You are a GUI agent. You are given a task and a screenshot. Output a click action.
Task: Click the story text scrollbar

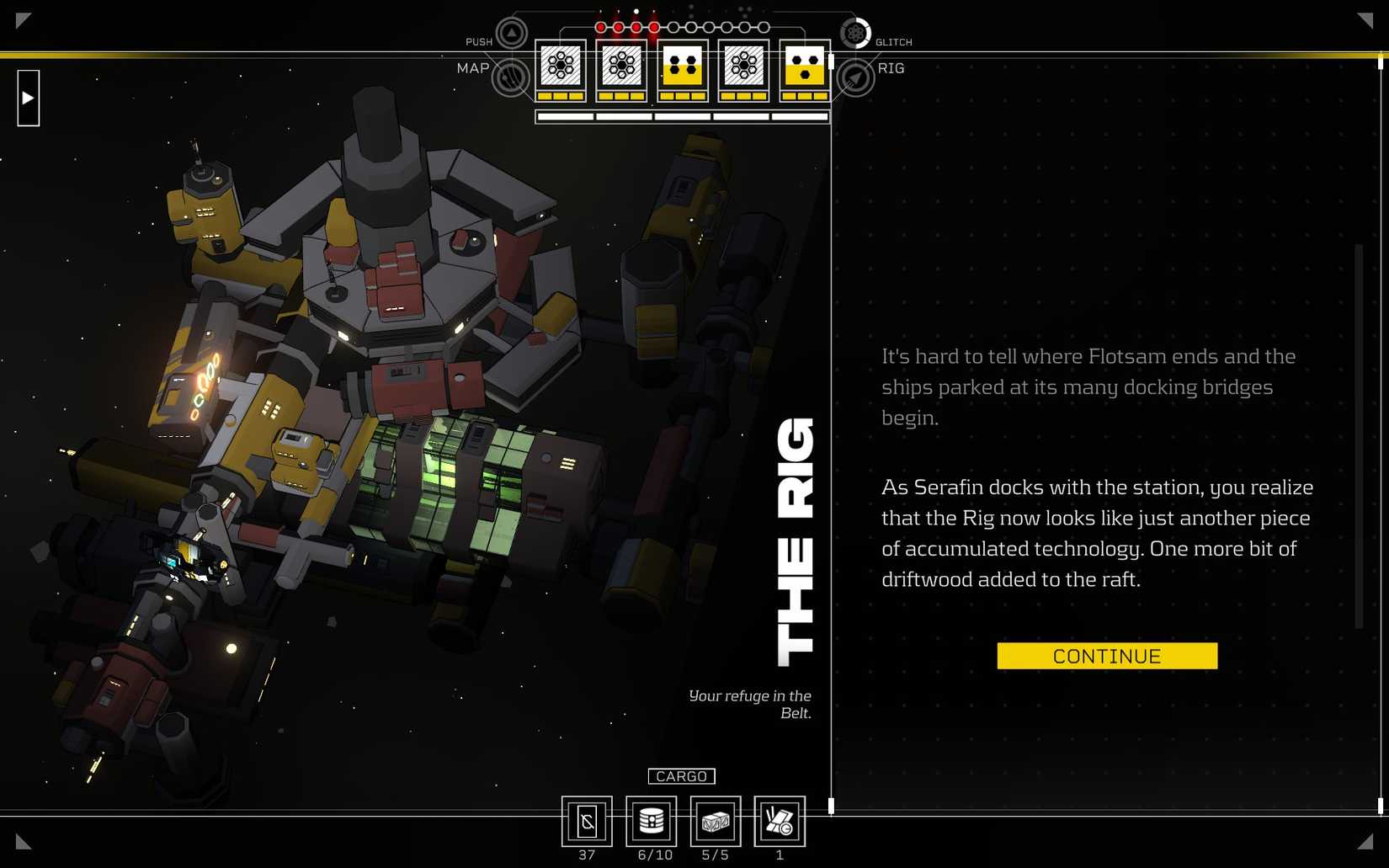click(x=1358, y=436)
